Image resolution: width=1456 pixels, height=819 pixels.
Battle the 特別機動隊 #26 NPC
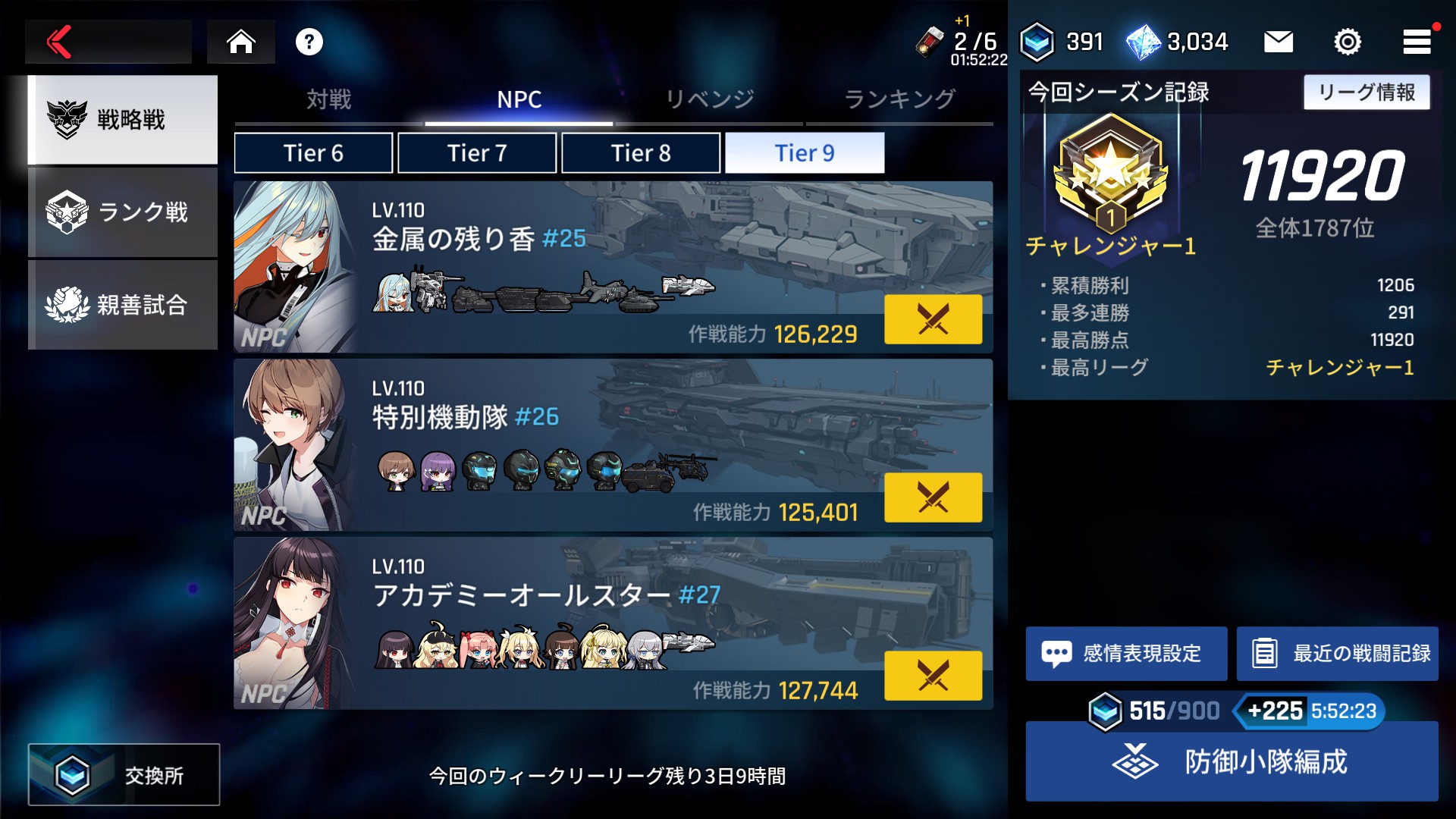(933, 497)
